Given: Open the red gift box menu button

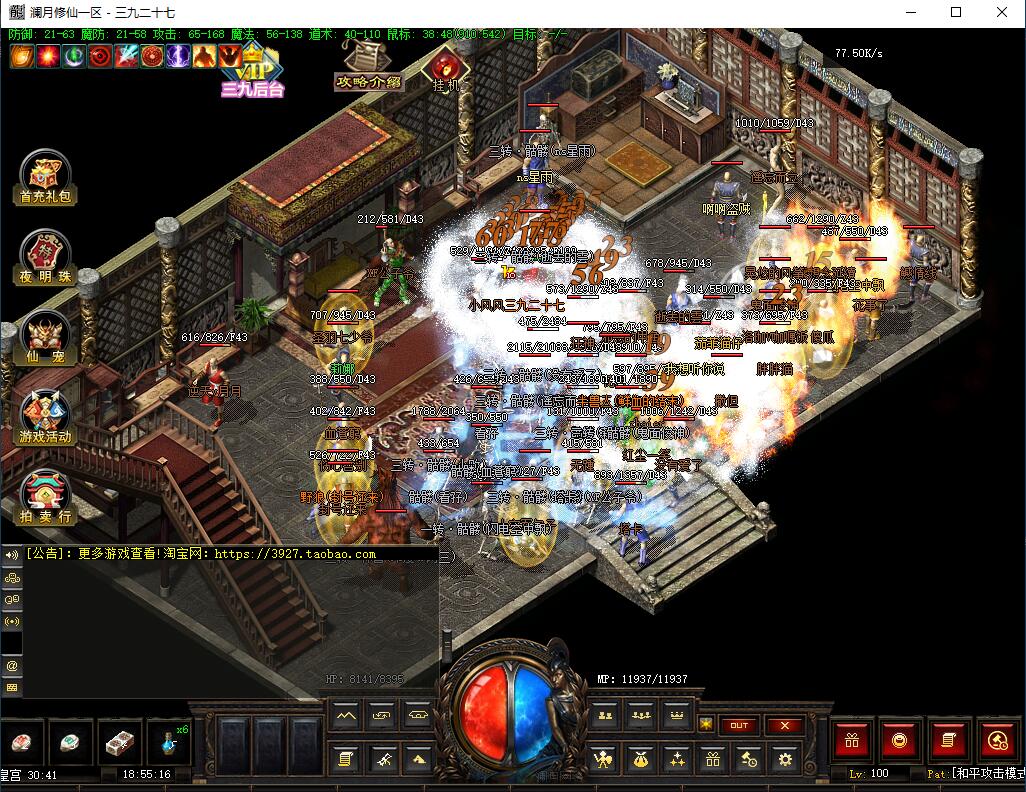Looking at the screenshot, I should coord(853,741).
